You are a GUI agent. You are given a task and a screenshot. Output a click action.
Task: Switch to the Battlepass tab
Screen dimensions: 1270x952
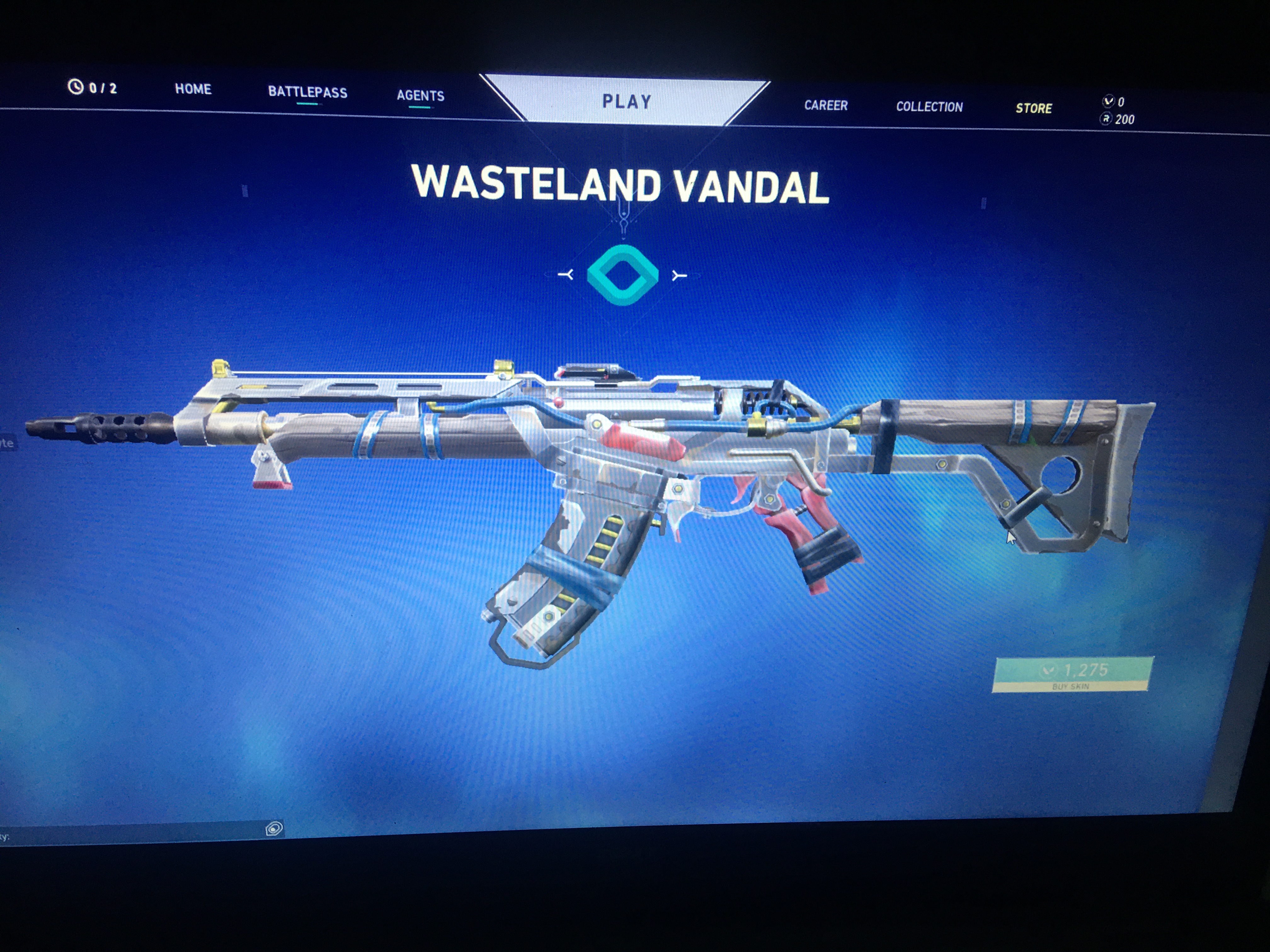[x=307, y=92]
